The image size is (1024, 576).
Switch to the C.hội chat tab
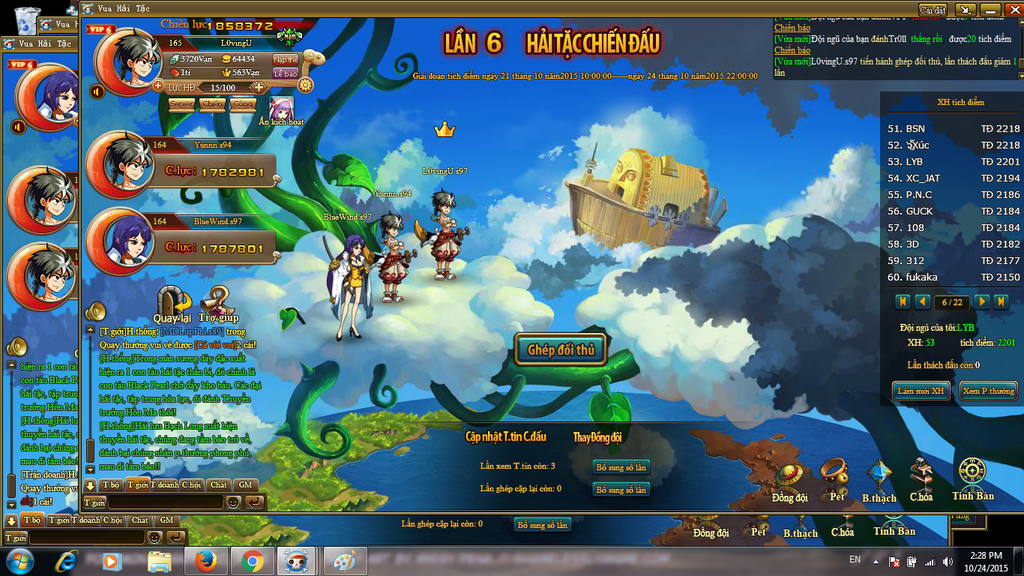point(191,485)
